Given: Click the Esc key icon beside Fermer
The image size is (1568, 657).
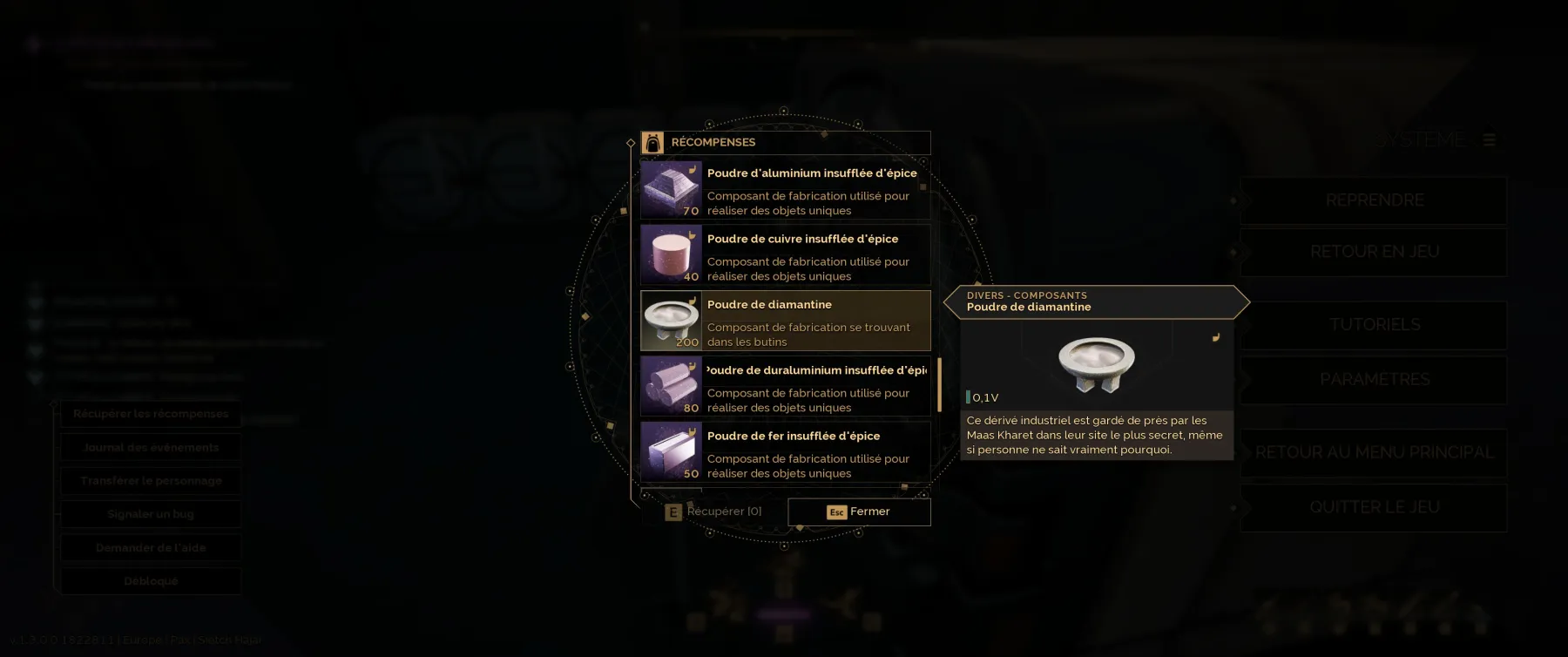Looking at the screenshot, I should pos(836,511).
